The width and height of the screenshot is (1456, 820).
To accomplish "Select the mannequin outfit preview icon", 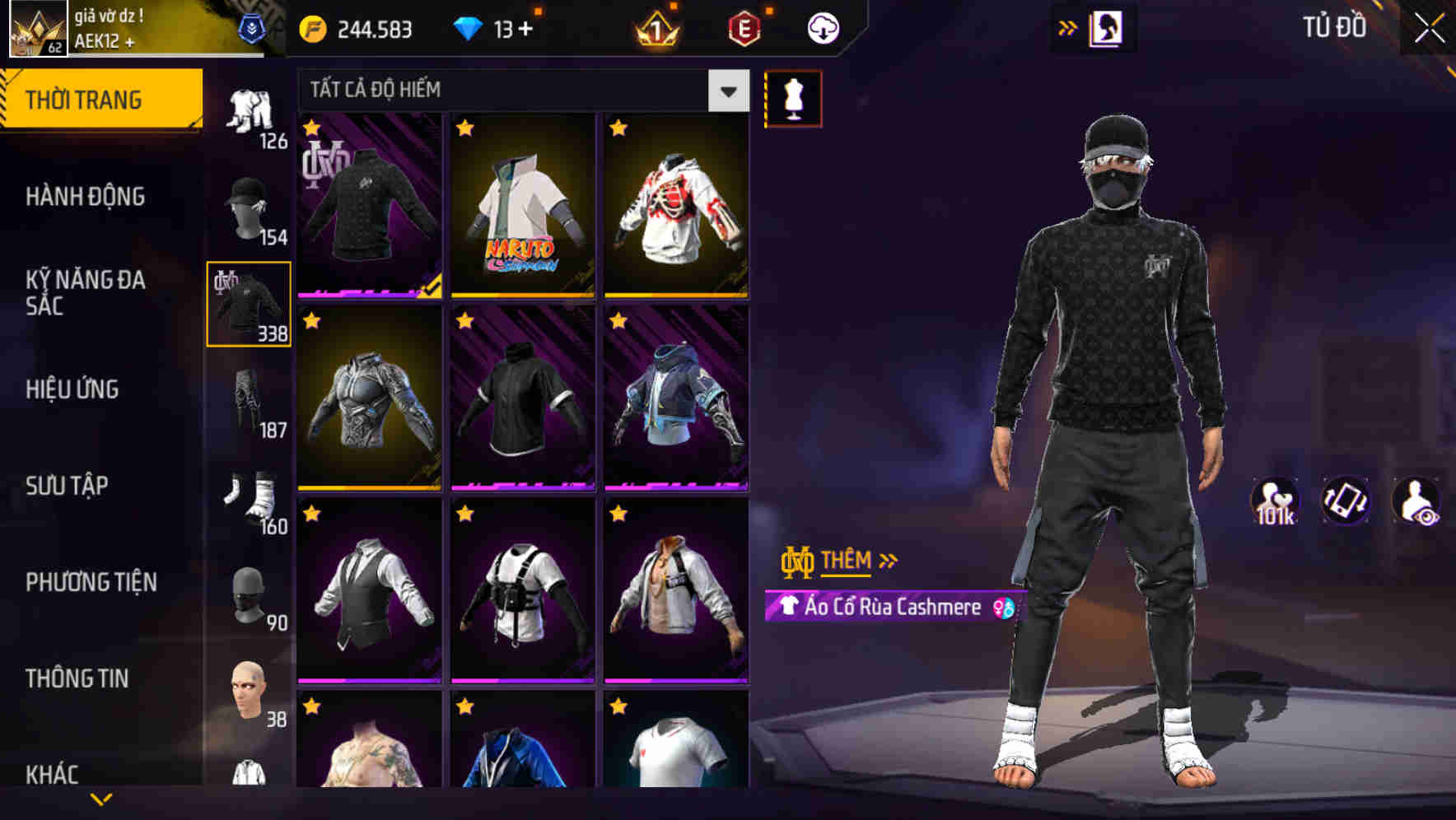I will click(x=793, y=97).
